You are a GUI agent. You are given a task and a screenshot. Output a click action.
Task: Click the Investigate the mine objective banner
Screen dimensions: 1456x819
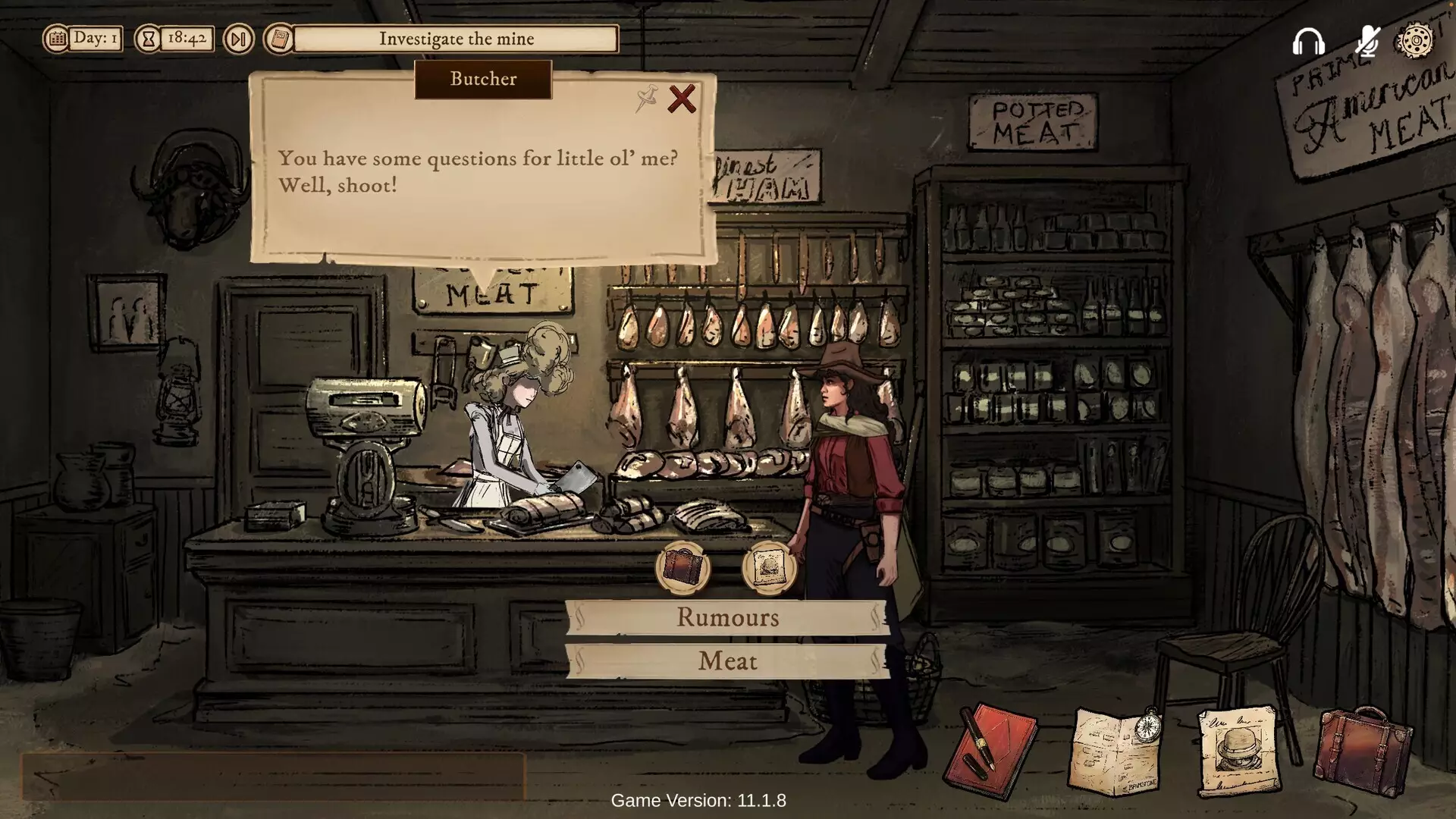click(x=458, y=39)
